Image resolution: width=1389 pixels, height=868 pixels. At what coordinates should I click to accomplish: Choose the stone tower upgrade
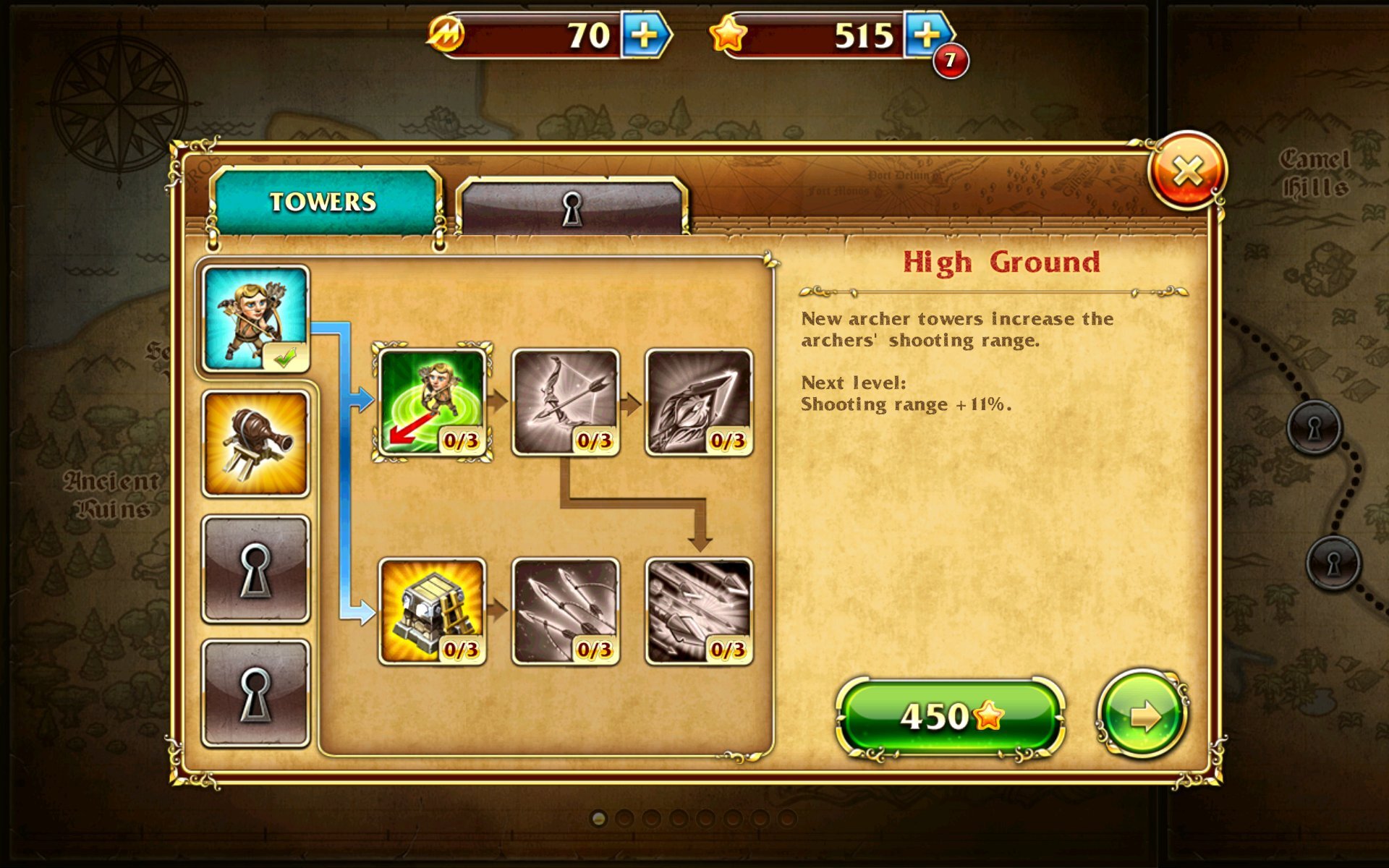pyautogui.click(x=432, y=611)
